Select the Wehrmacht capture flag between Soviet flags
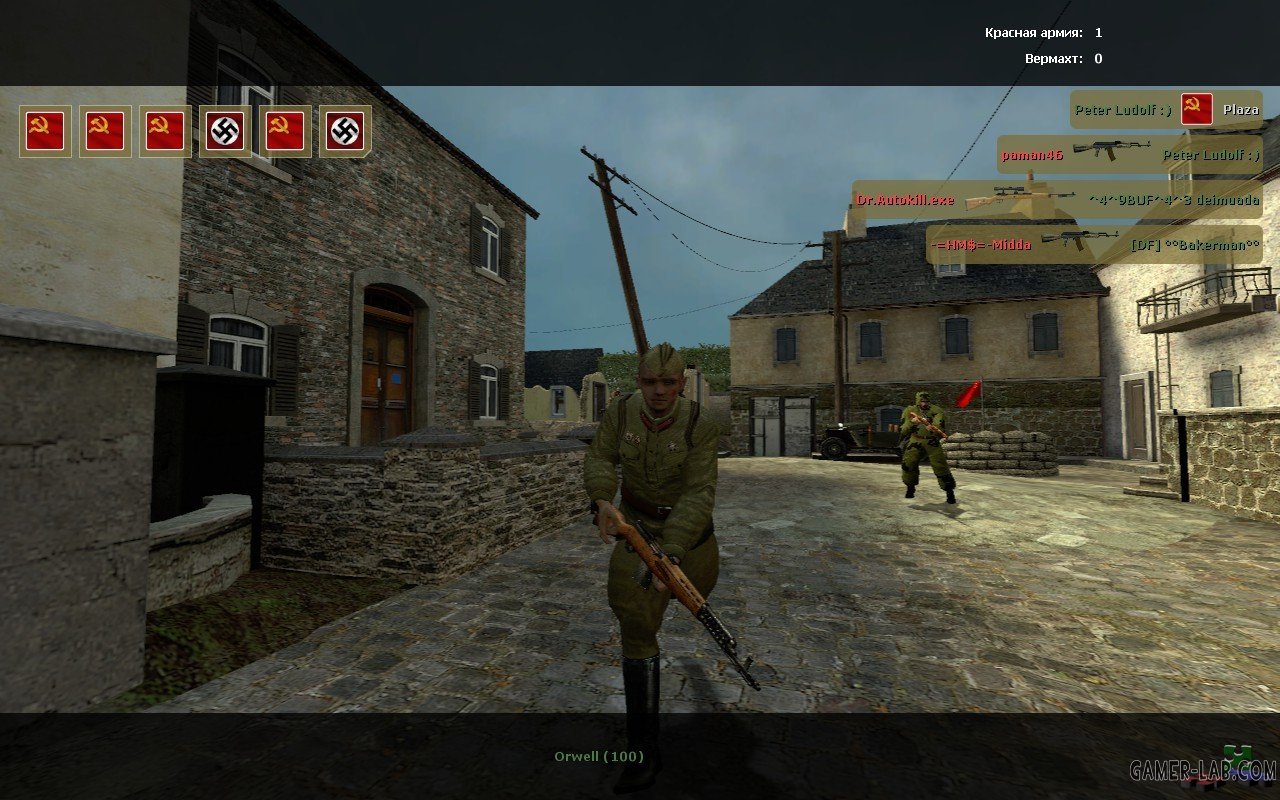1280x800 pixels. [225, 131]
